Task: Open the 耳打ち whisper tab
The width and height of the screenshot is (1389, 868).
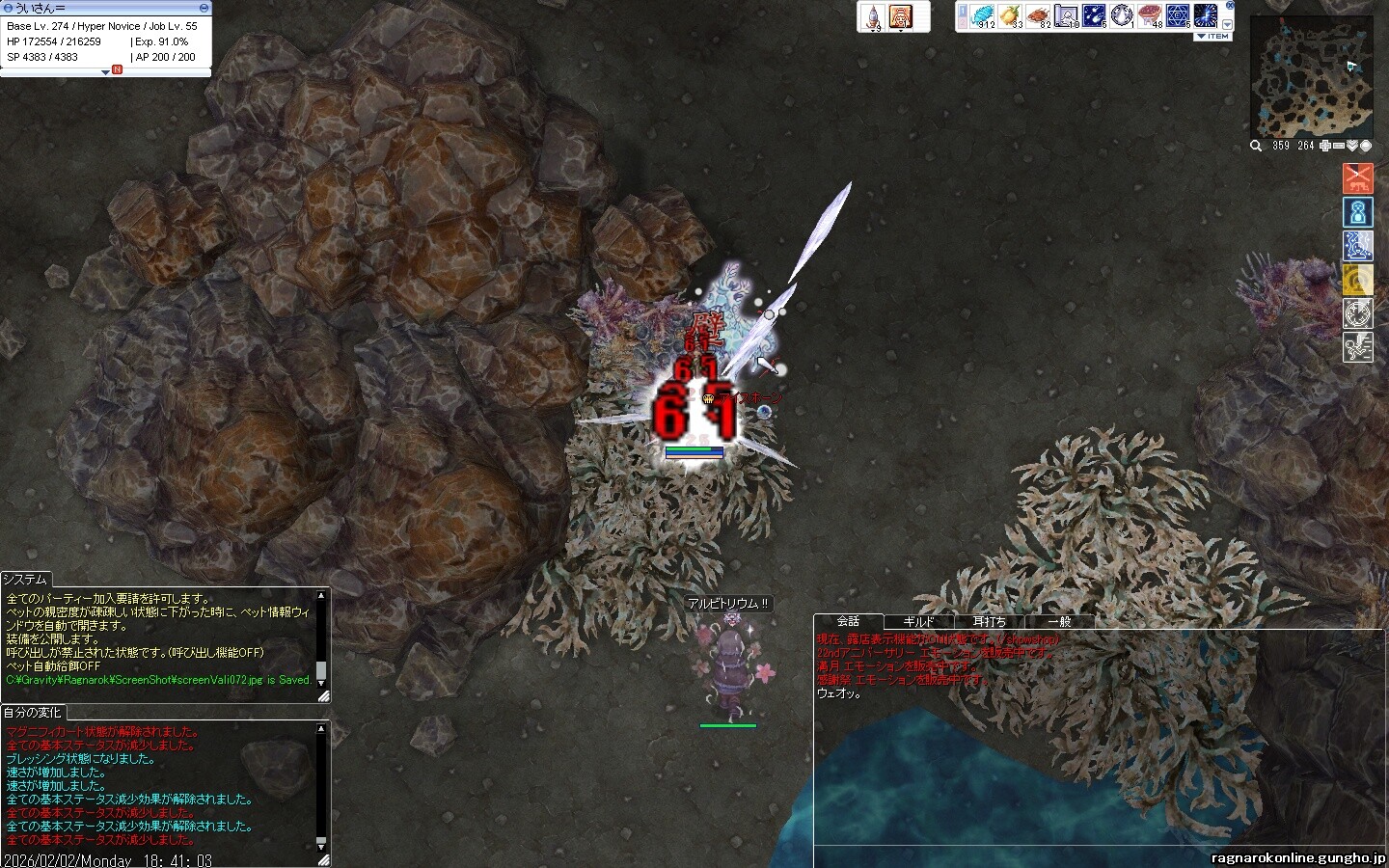Action: pyautogui.click(x=989, y=622)
